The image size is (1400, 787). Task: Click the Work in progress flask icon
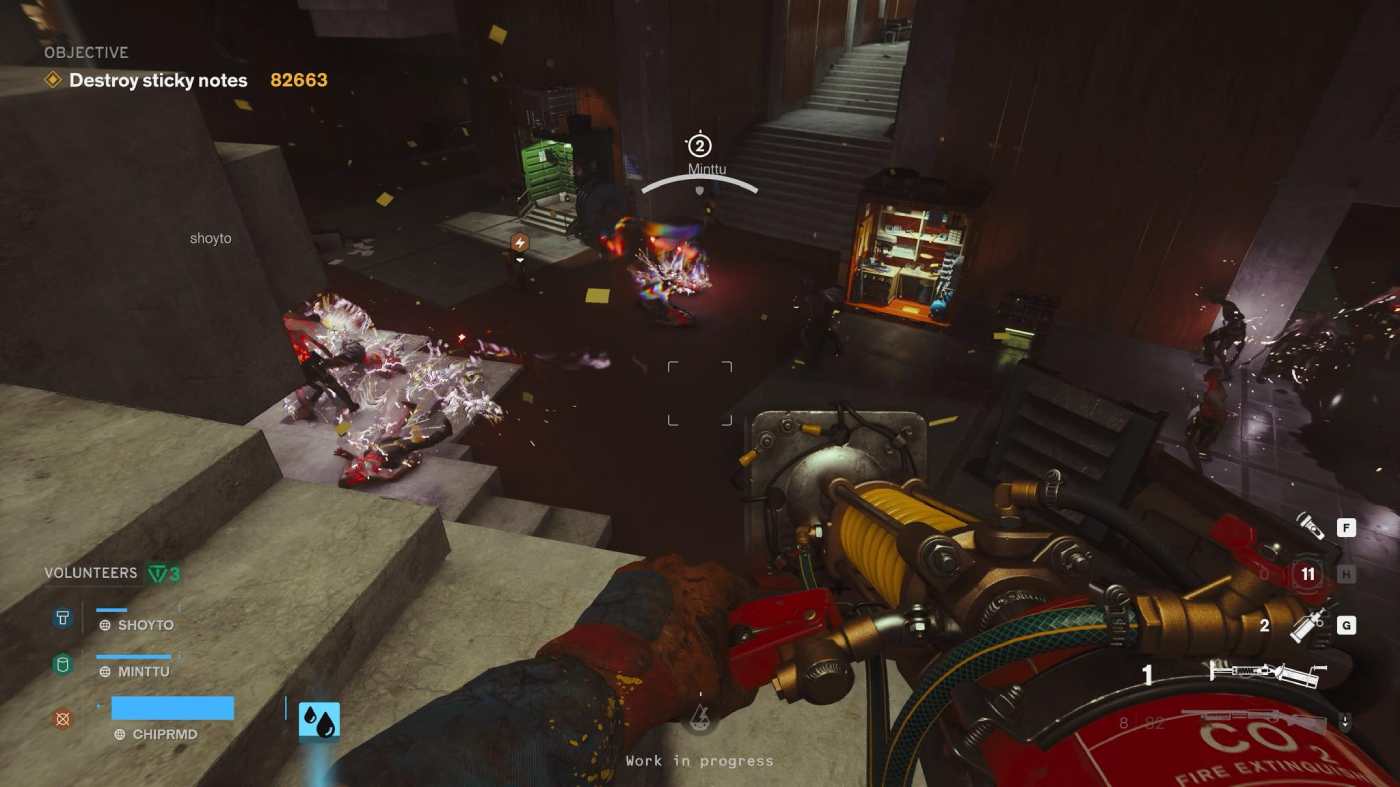click(700, 717)
